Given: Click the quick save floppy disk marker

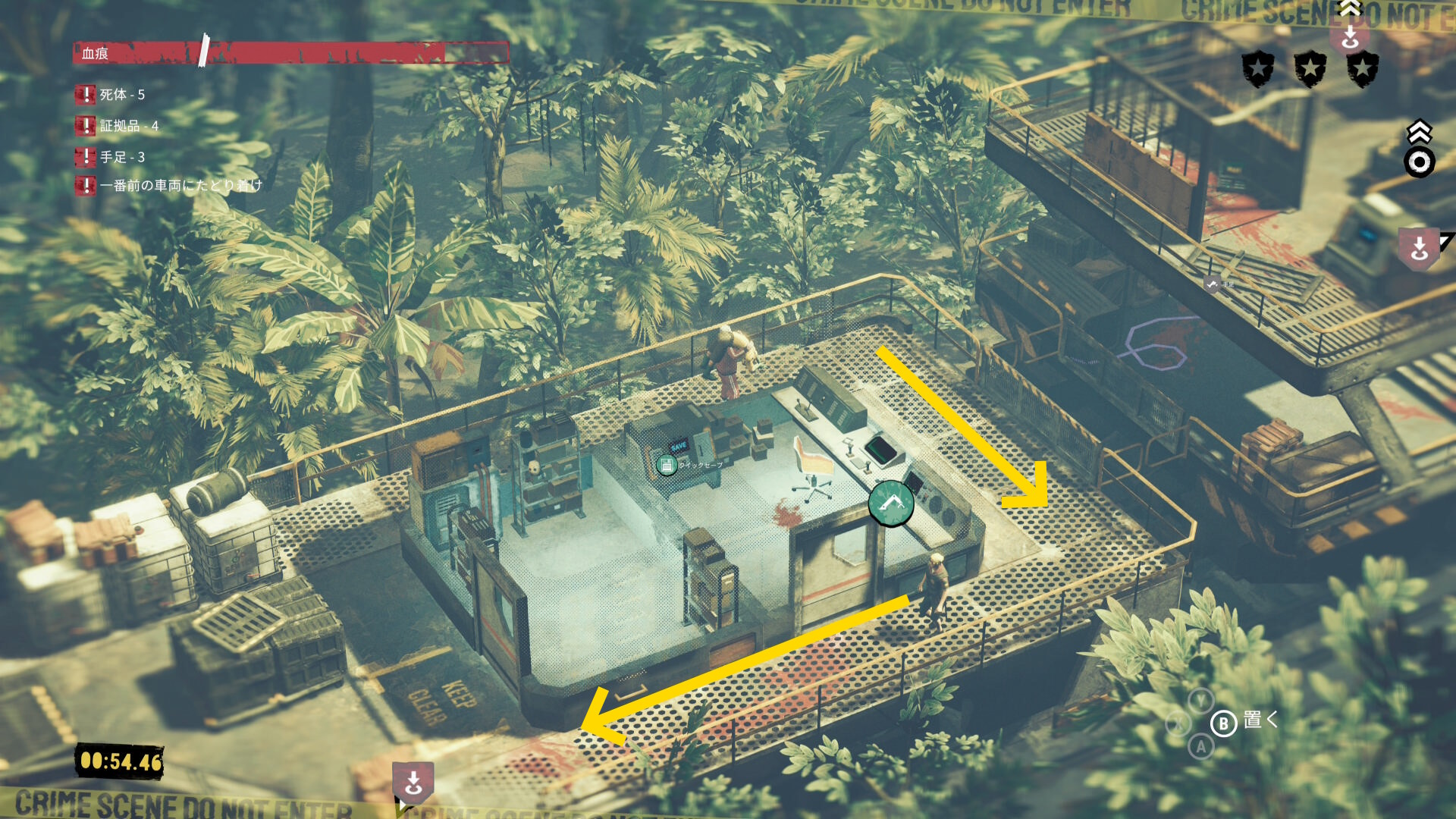Looking at the screenshot, I should pos(667,465).
